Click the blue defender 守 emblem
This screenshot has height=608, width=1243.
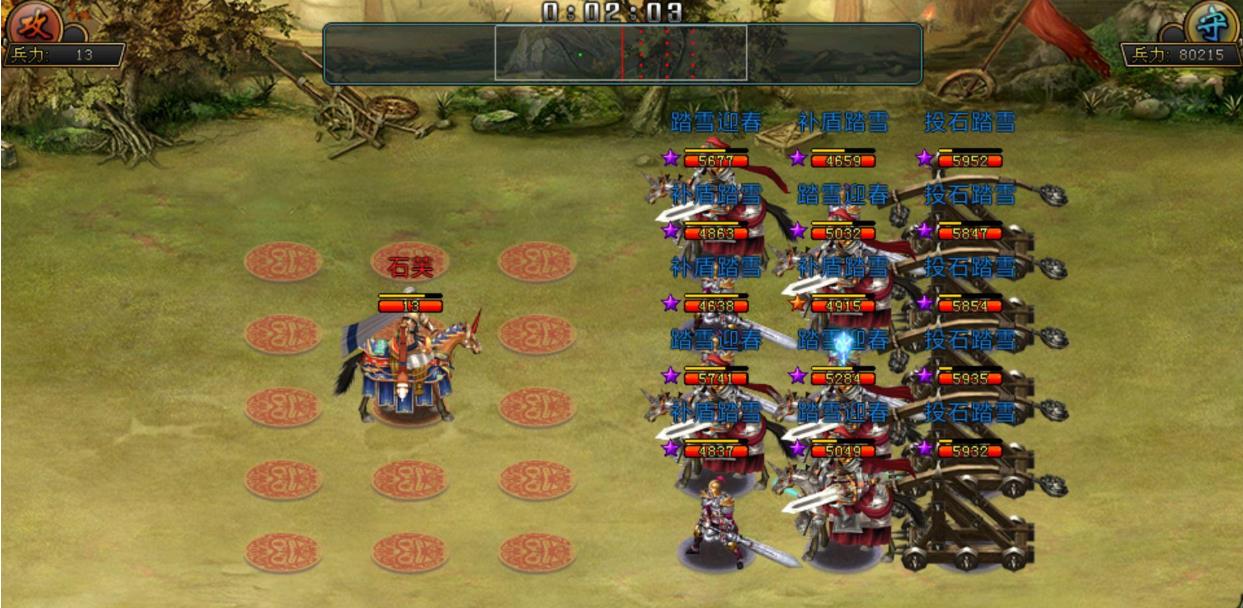pos(1210,22)
